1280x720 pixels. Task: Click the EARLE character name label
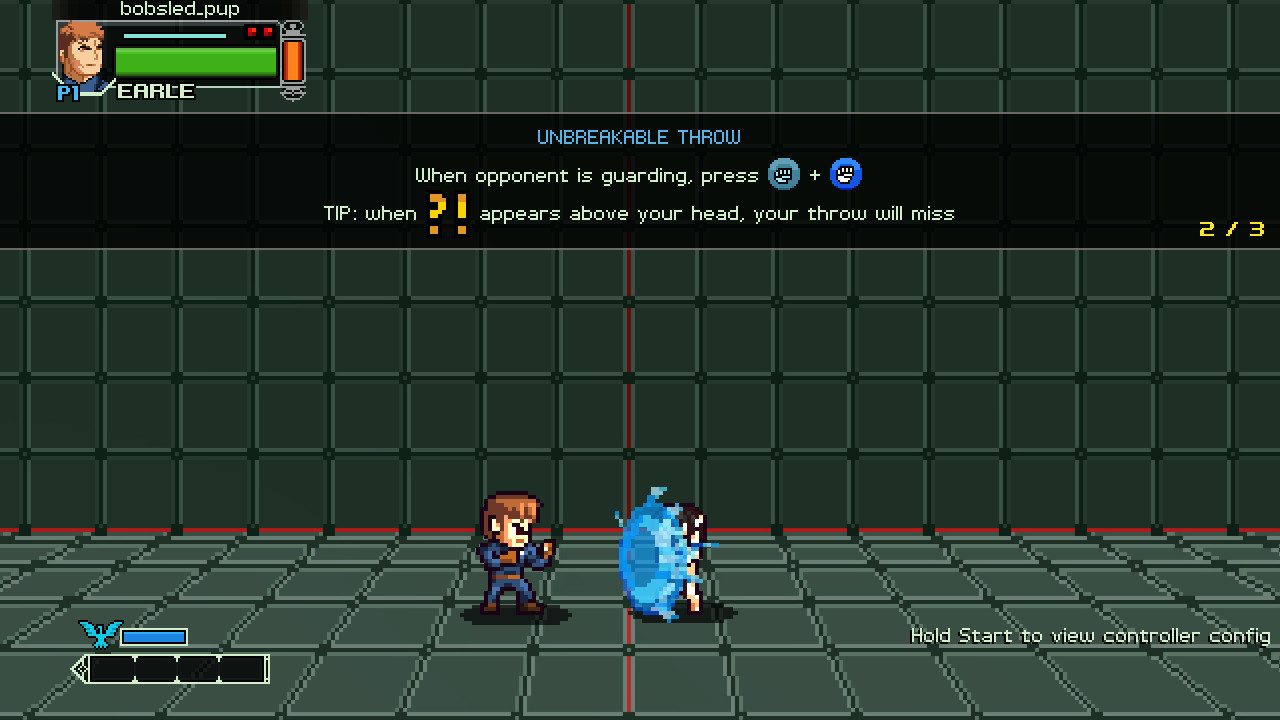(157, 91)
